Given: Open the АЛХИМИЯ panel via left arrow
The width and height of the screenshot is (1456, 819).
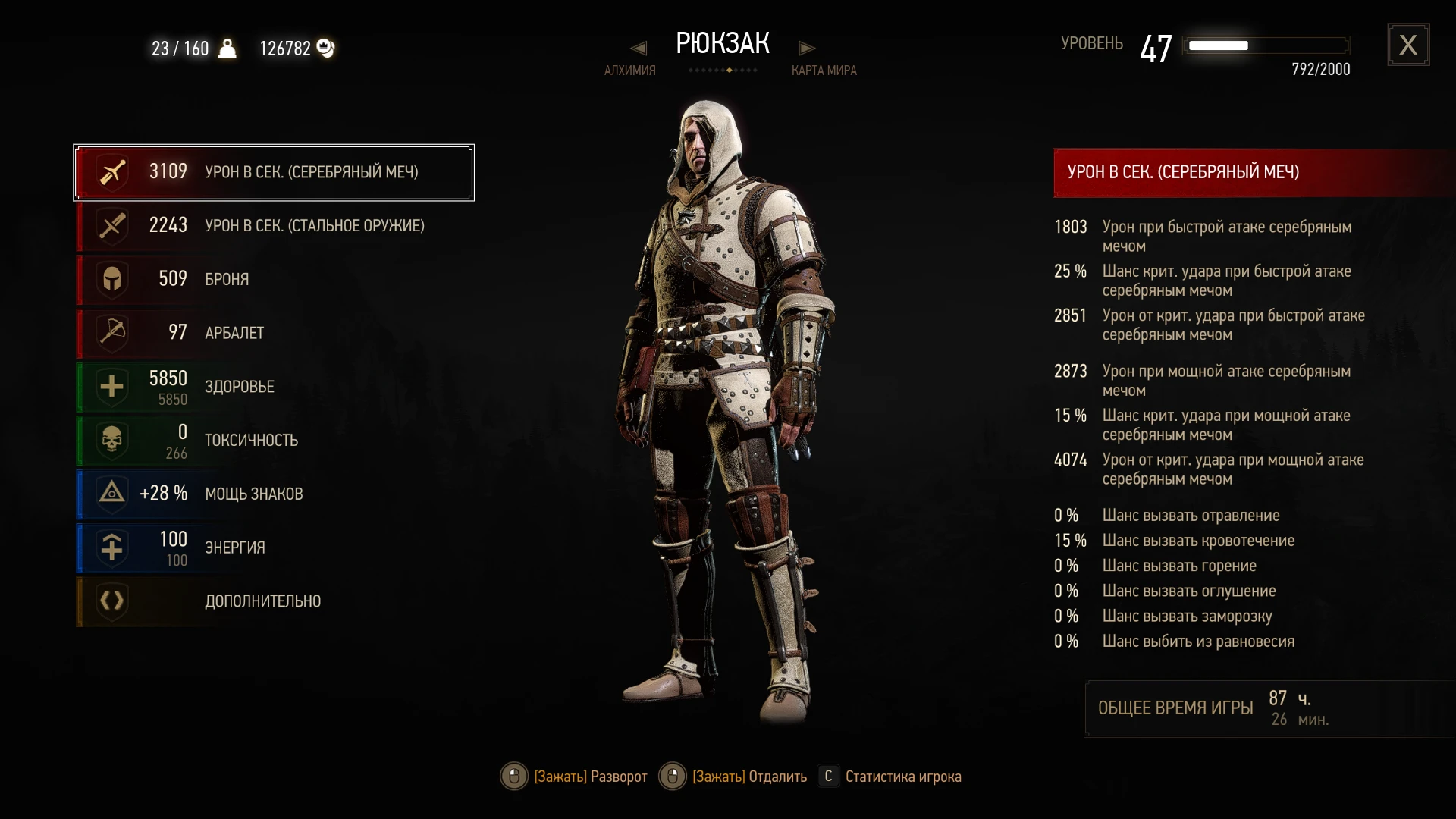Looking at the screenshot, I should click(639, 48).
